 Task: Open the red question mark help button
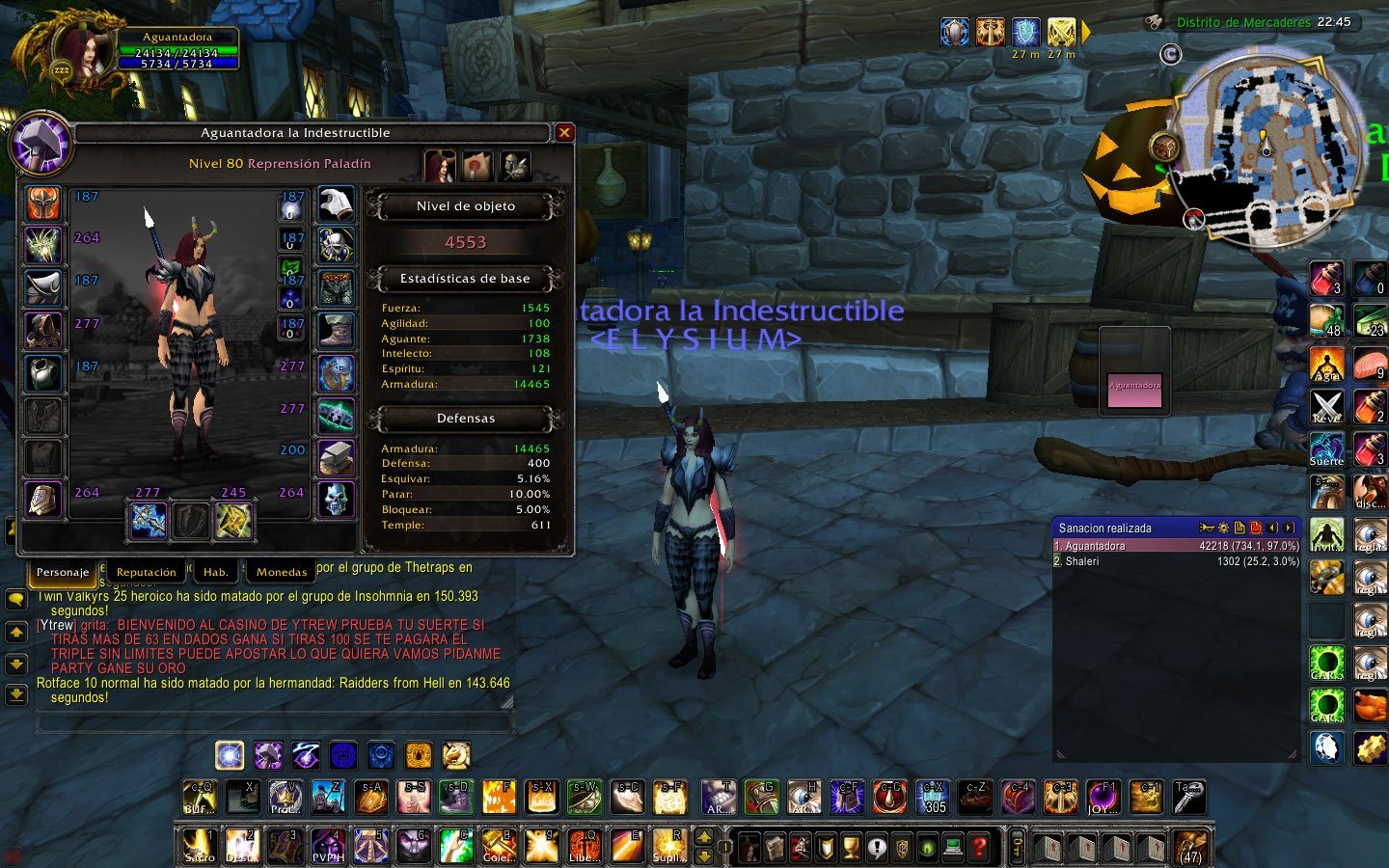(980, 848)
